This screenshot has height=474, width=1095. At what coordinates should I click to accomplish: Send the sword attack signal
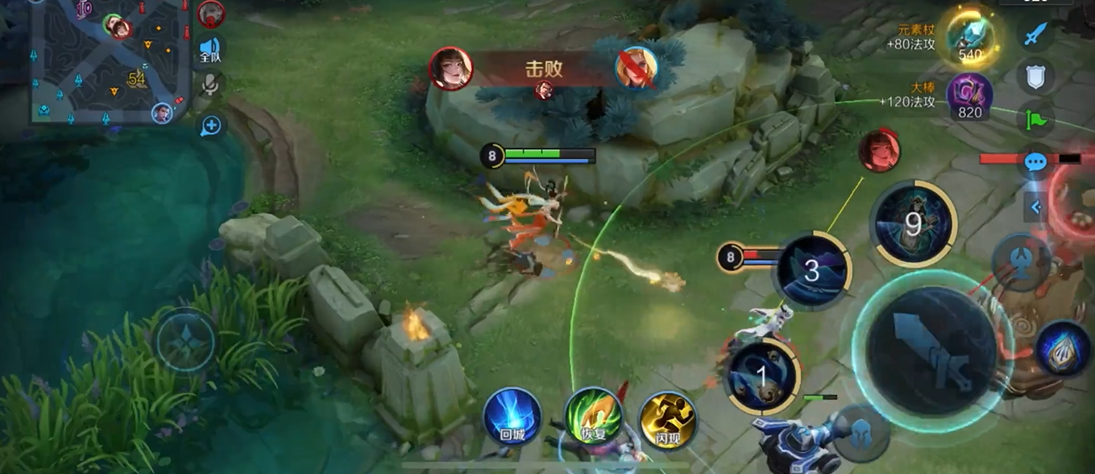1034,34
